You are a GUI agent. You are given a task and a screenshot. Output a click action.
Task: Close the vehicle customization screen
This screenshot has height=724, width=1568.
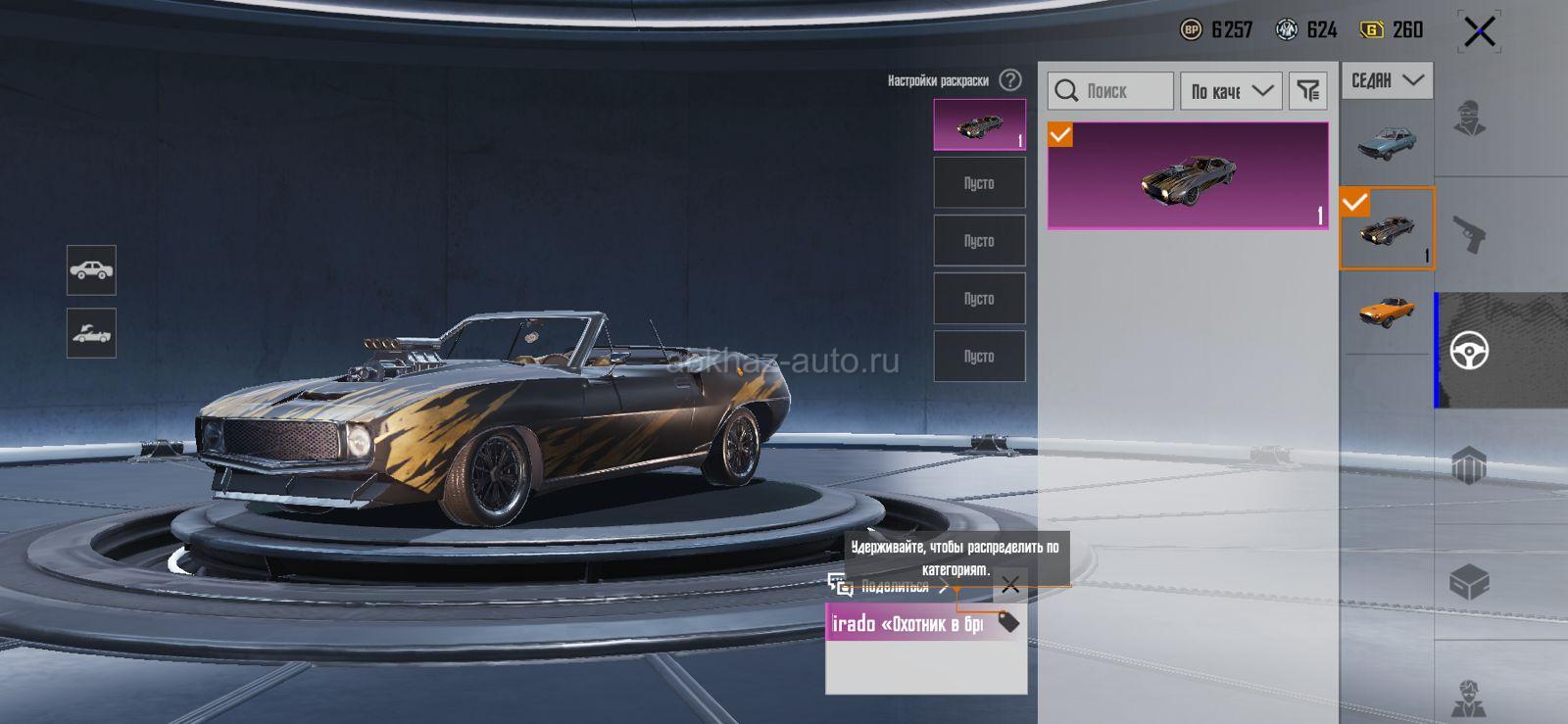(x=1479, y=32)
